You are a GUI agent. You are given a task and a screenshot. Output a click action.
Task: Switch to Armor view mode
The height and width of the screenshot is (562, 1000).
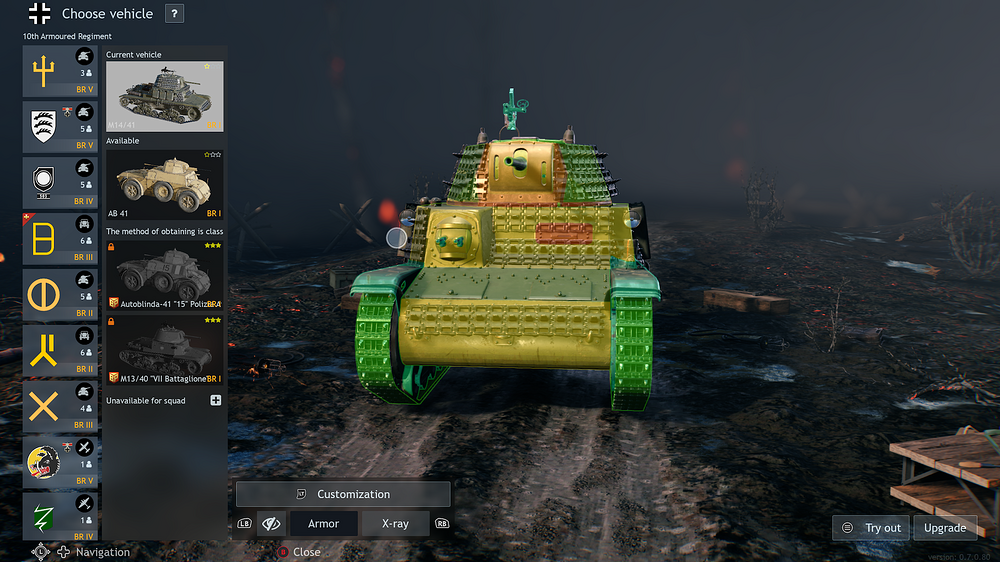[x=323, y=523]
